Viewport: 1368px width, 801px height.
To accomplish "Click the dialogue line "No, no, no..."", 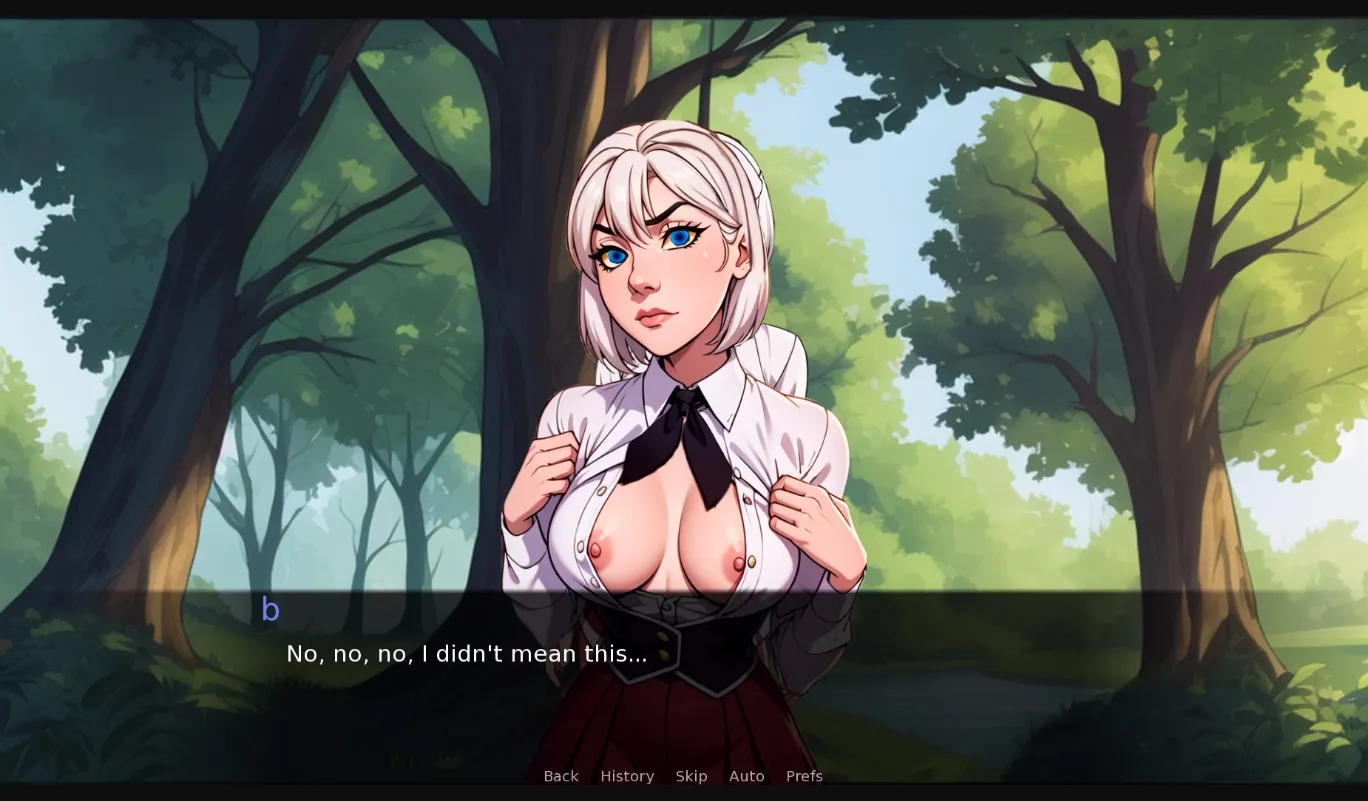I will pyautogui.click(x=466, y=654).
